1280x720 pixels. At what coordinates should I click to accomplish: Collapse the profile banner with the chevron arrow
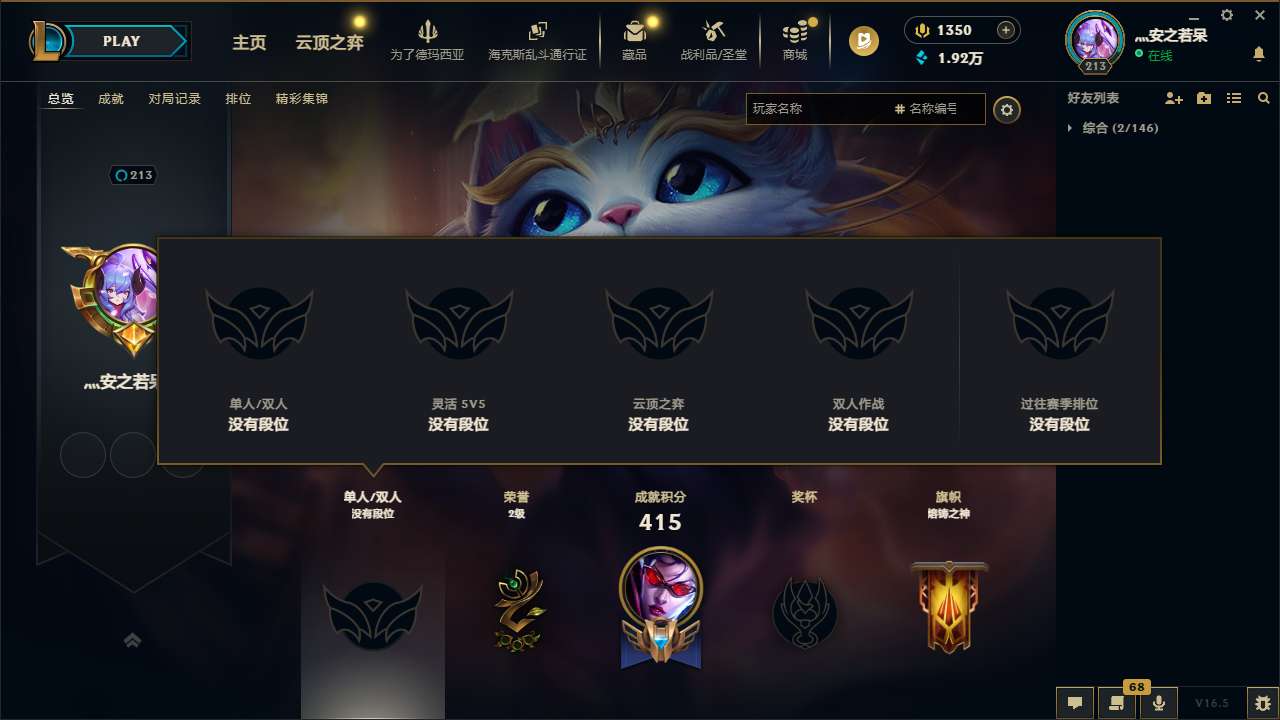click(x=133, y=640)
